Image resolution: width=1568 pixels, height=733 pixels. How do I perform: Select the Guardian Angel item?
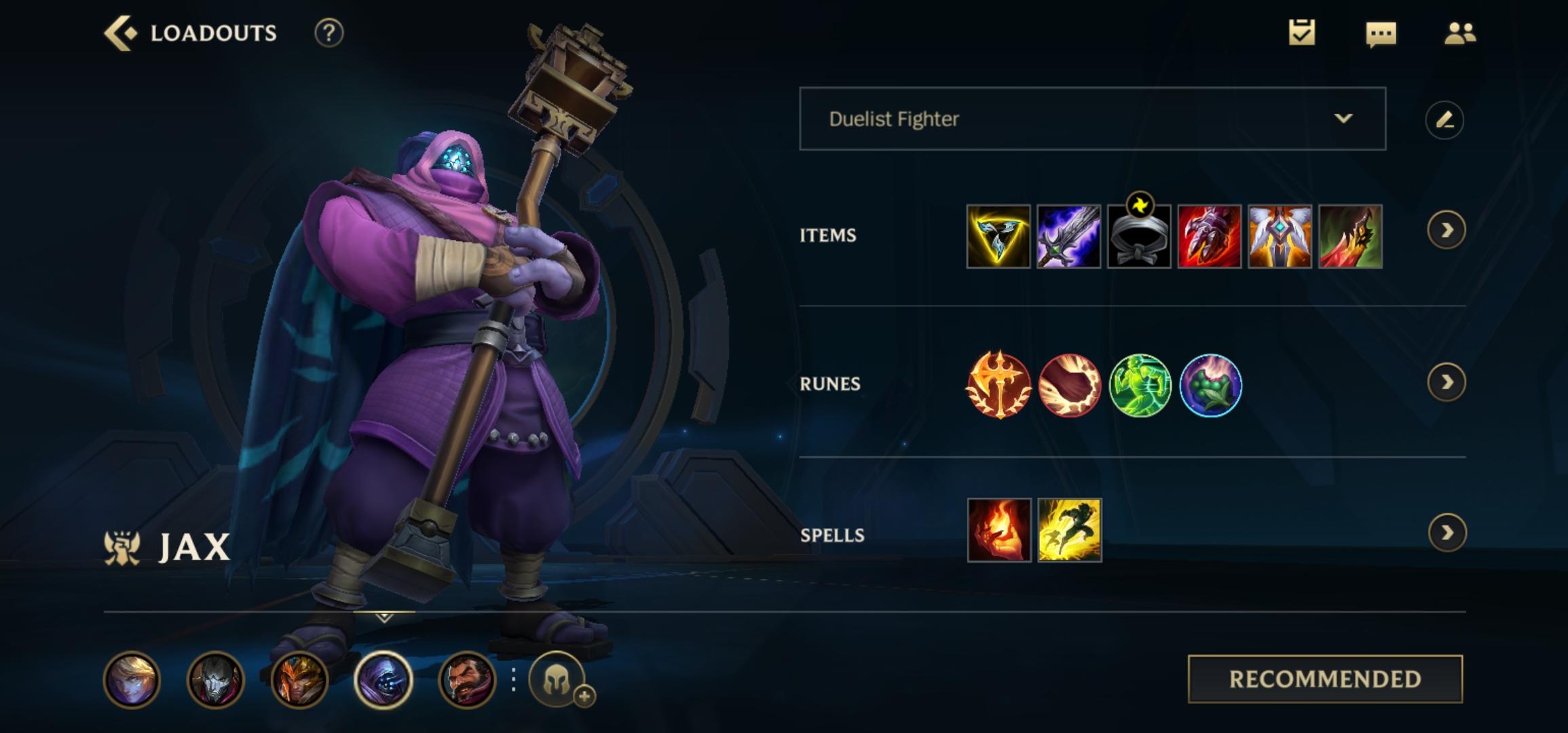click(x=1280, y=236)
